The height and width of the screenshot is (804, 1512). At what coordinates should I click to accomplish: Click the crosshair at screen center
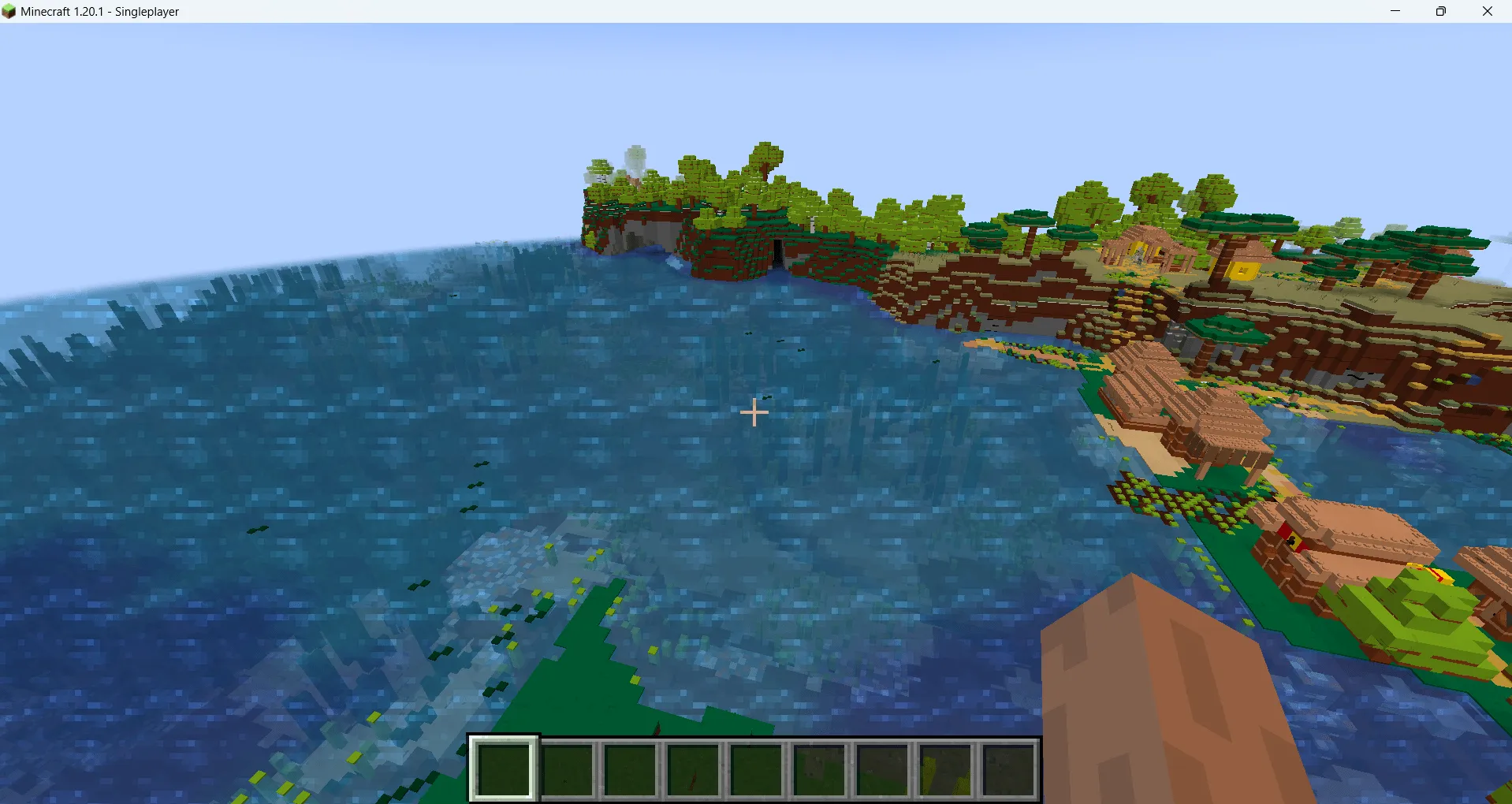(754, 412)
